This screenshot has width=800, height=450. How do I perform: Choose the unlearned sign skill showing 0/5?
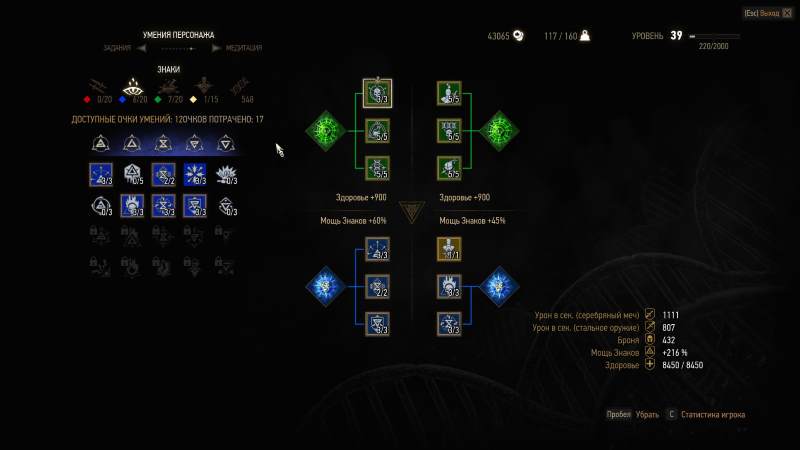click(133, 175)
